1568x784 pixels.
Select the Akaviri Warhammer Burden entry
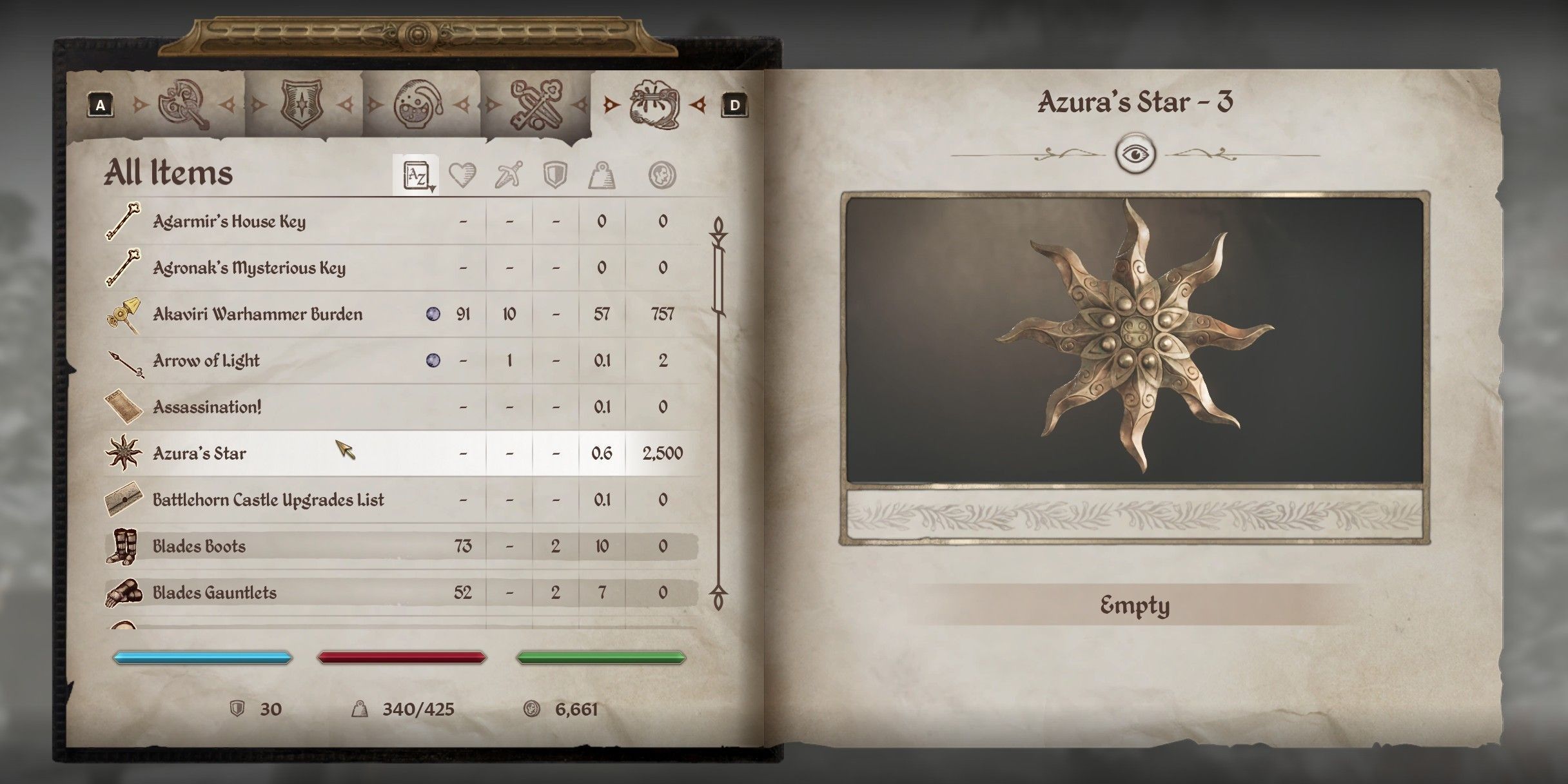[x=257, y=315]
